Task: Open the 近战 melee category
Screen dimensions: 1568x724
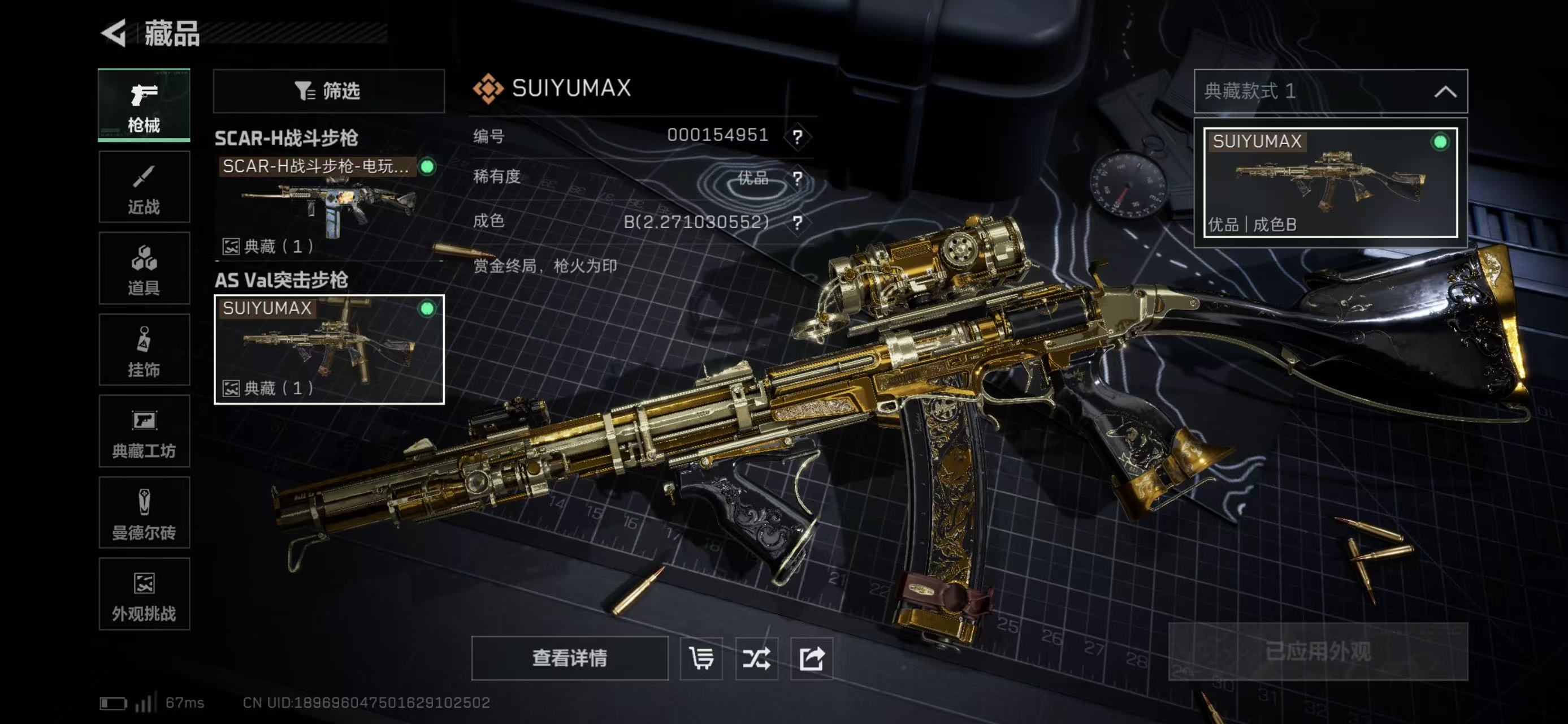Action: click(144, 187)
